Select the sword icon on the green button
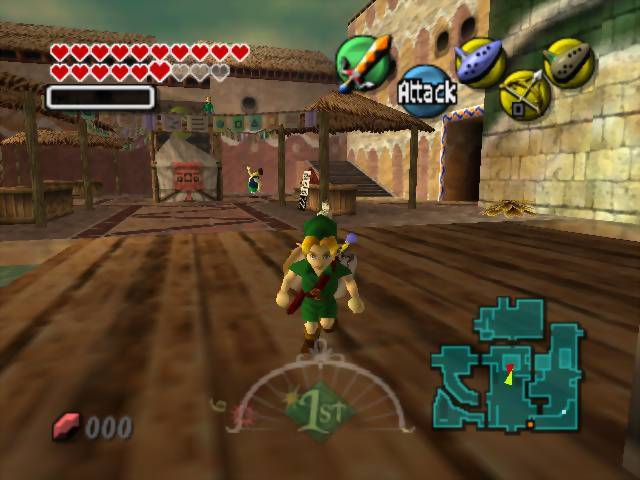Screen dimensions: 640x480 [363, 63]
